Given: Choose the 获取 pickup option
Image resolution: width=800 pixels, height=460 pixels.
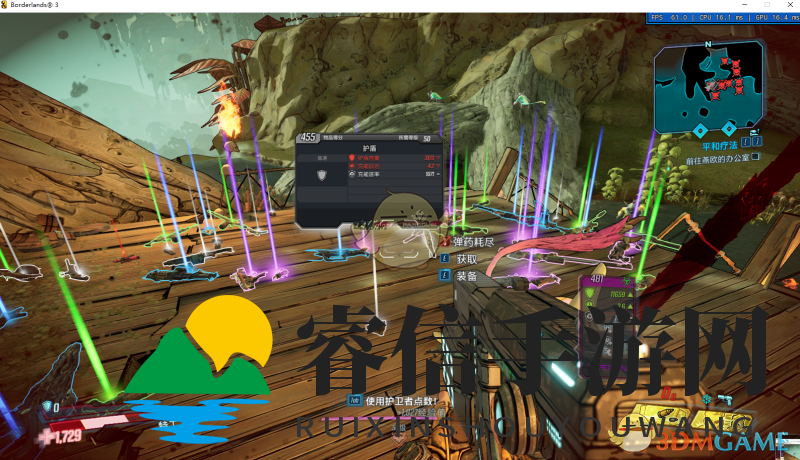Looking at the screenshot, I should pos(465,259).
